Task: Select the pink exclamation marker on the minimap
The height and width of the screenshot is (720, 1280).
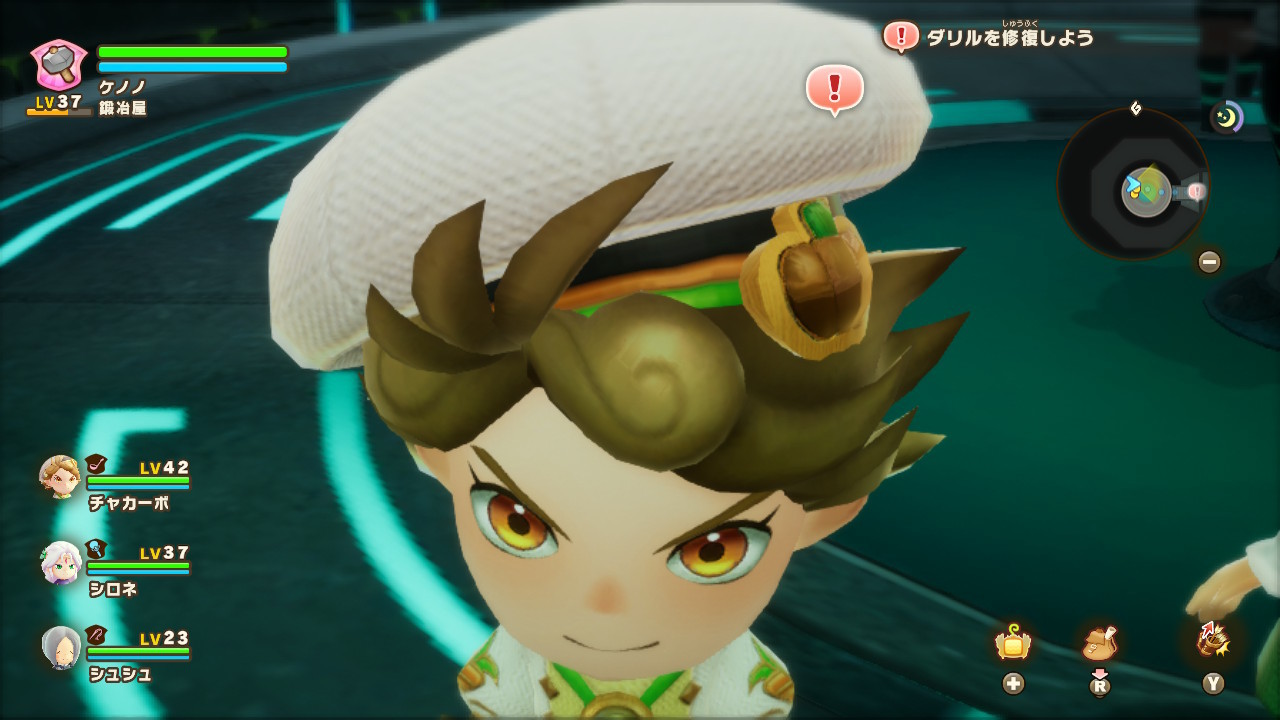Action: (x=1196, y=191)
